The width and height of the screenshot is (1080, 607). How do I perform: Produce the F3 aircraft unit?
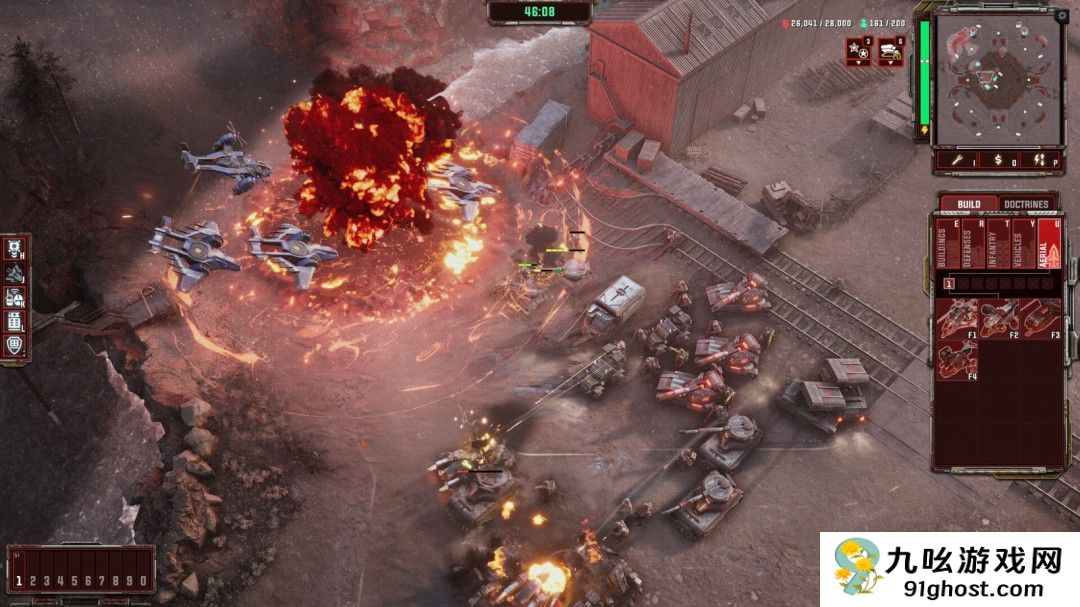pyautogui.click(x=1040, y=318)
